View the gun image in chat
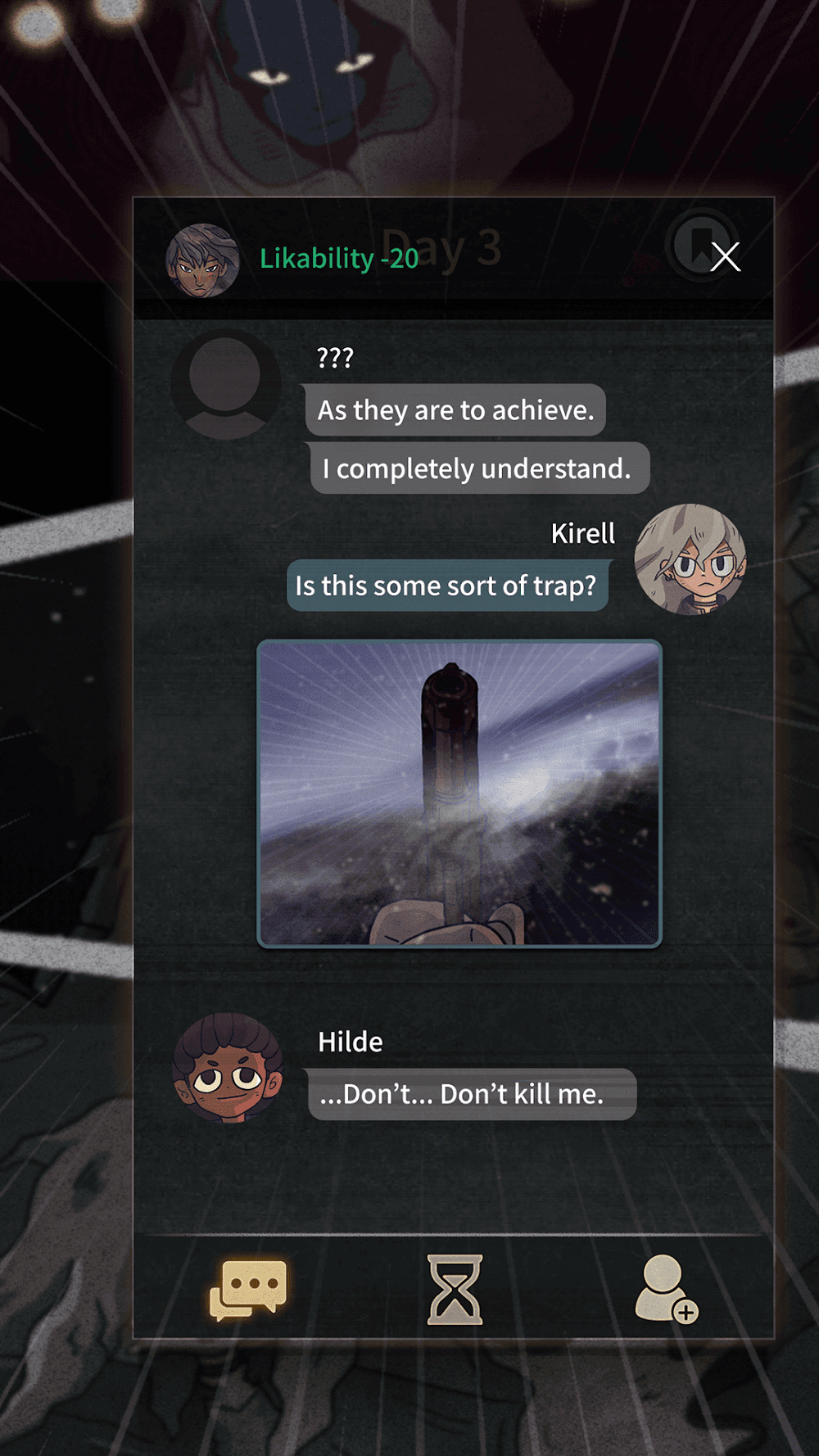This screenshot has width=819, height=1456. point(459,794)
